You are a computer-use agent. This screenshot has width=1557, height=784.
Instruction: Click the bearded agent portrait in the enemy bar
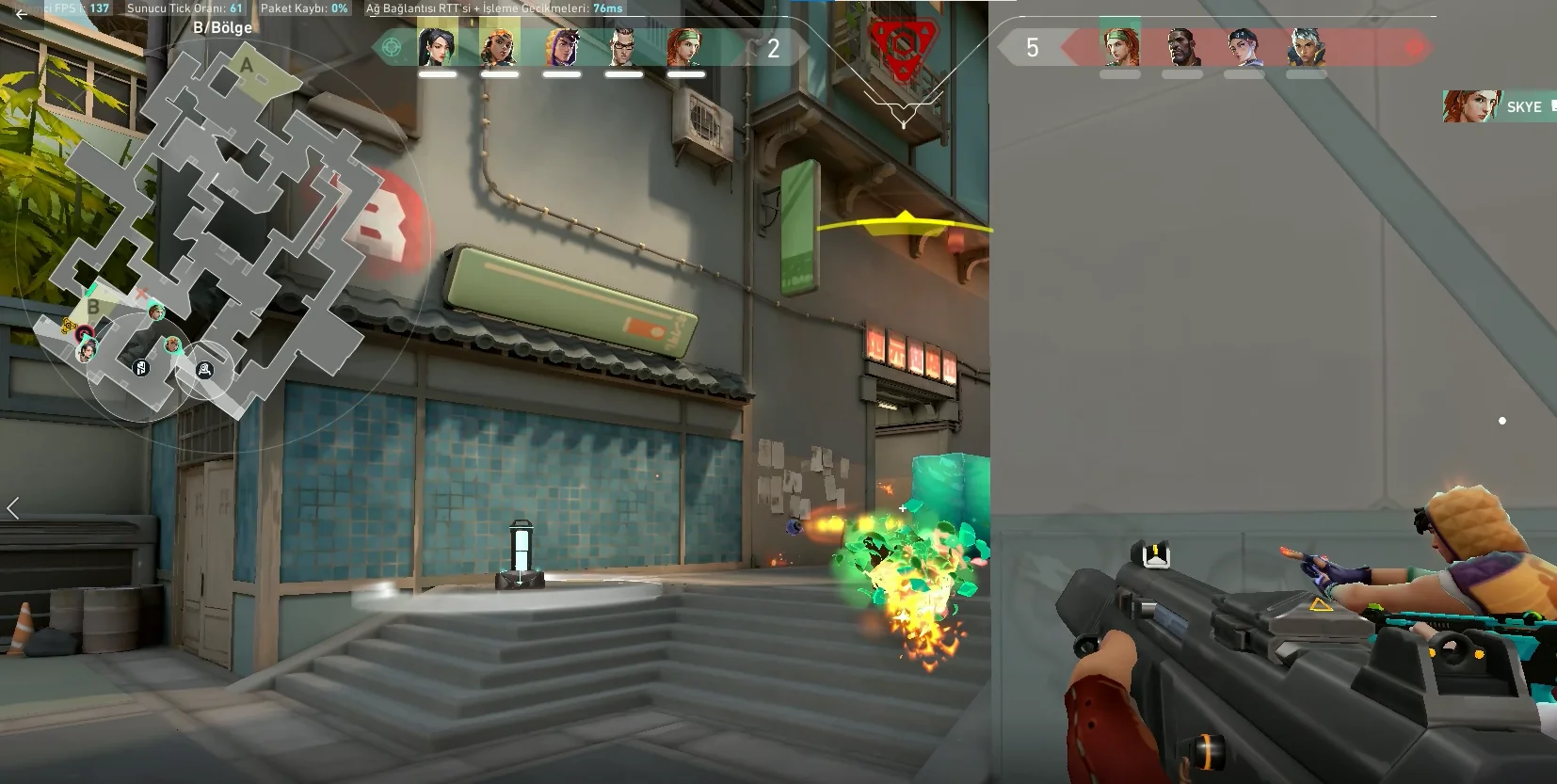(x=1182, y=47)
